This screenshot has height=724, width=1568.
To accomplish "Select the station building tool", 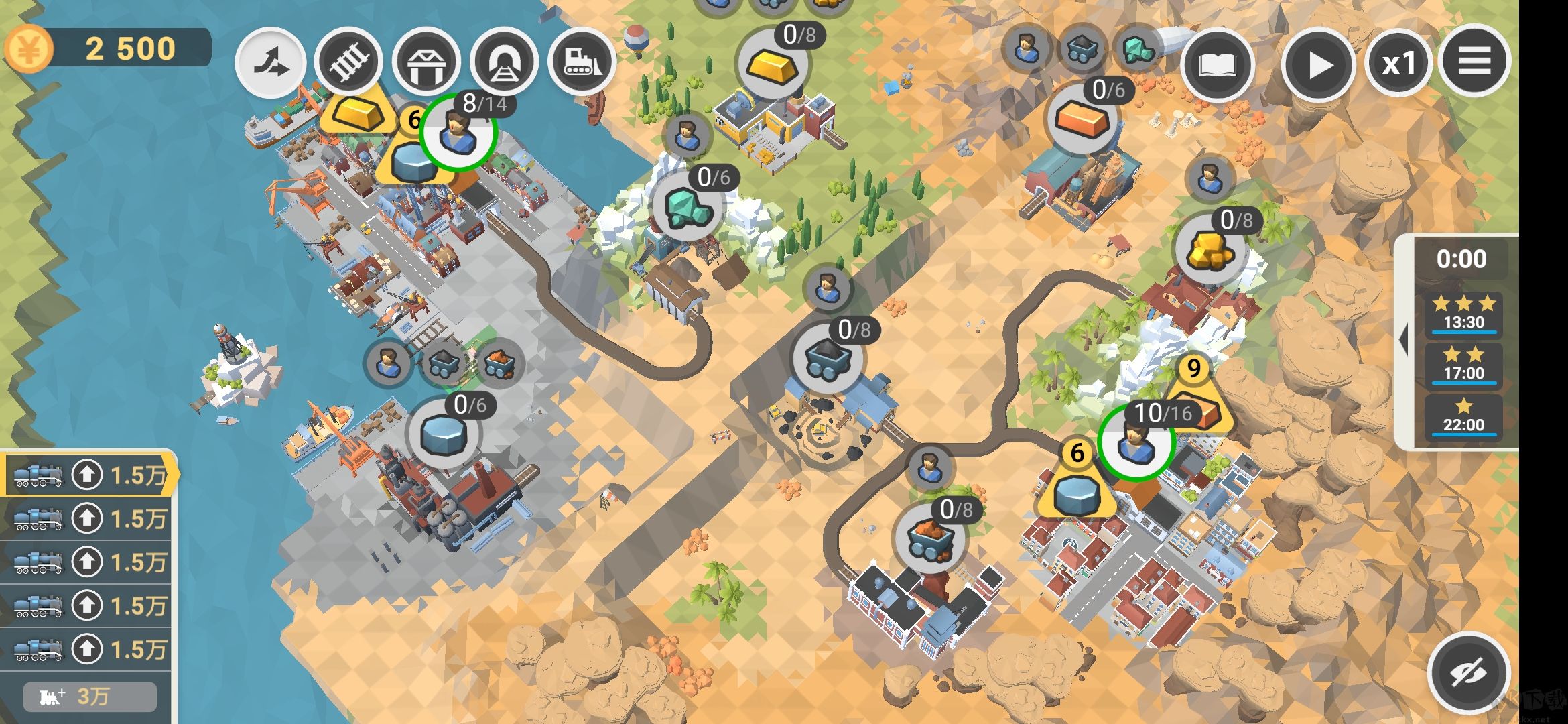I will (x=426, y=62).
